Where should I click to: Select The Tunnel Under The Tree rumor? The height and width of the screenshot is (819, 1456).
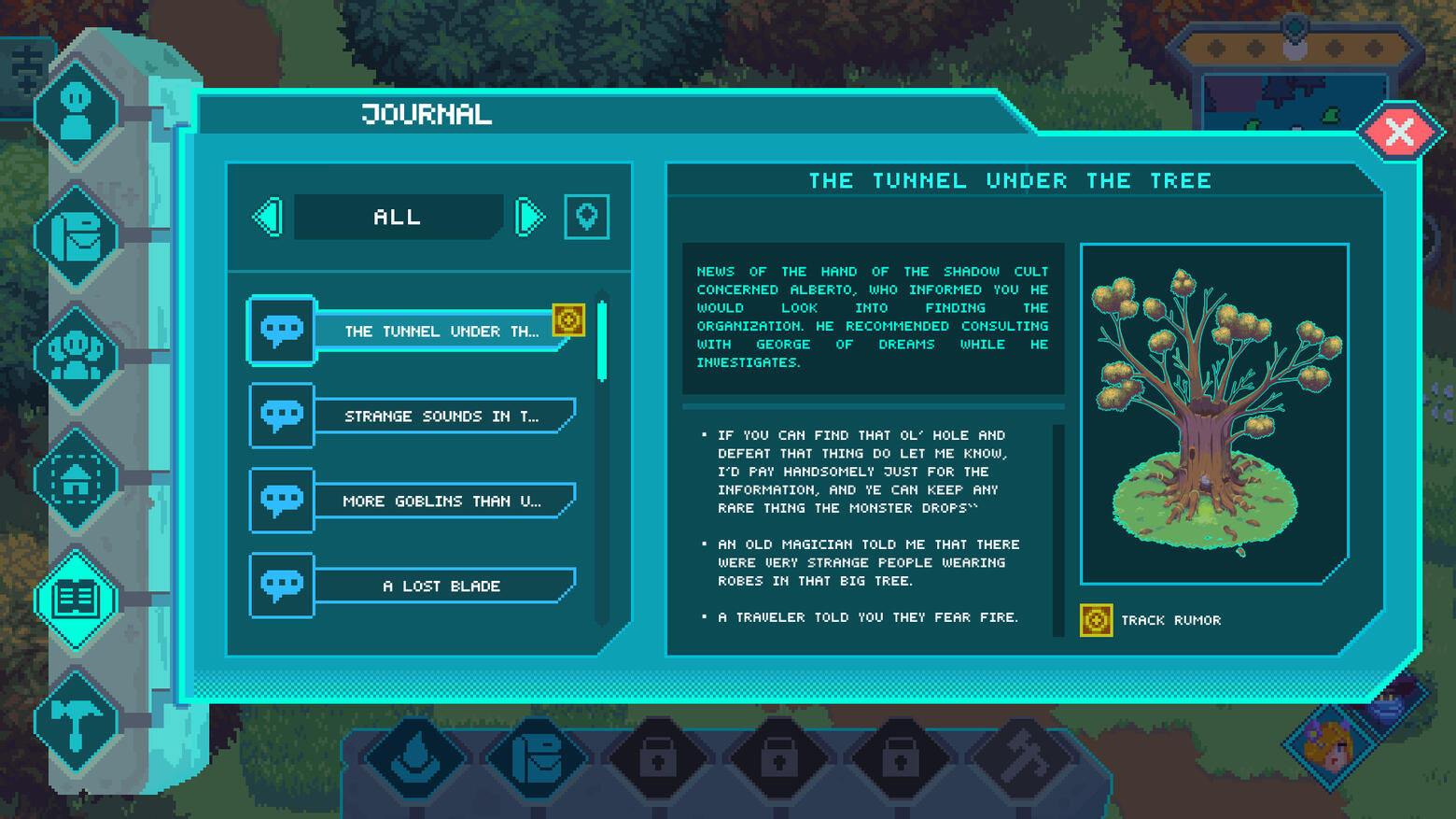pyautogui.click(x=441, y=332)
